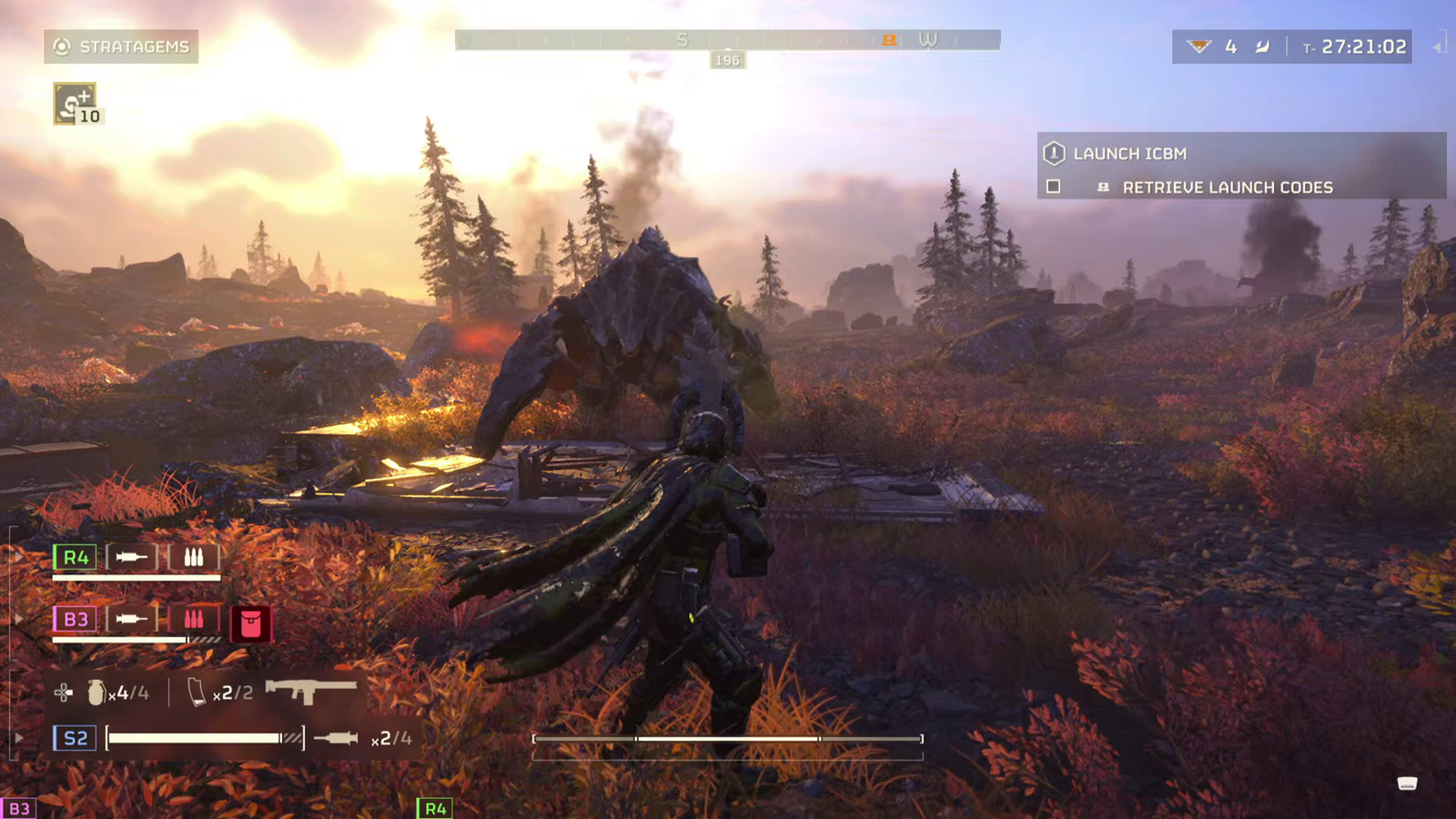Click the orange objective marker on compass
This screenshot has width=1456, height=819.
pos(889,39)
